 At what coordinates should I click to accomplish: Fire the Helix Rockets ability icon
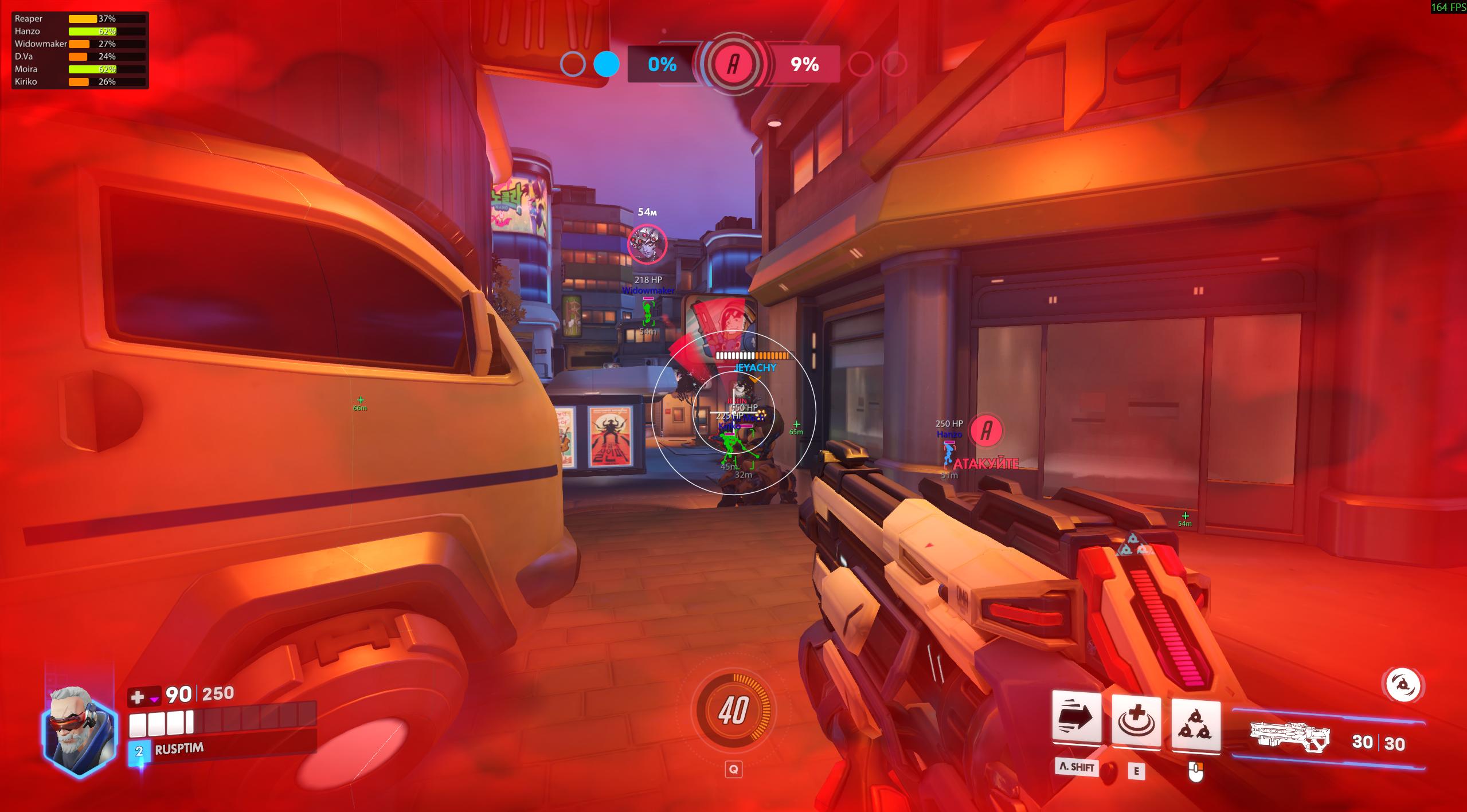tap(1196, 724)
